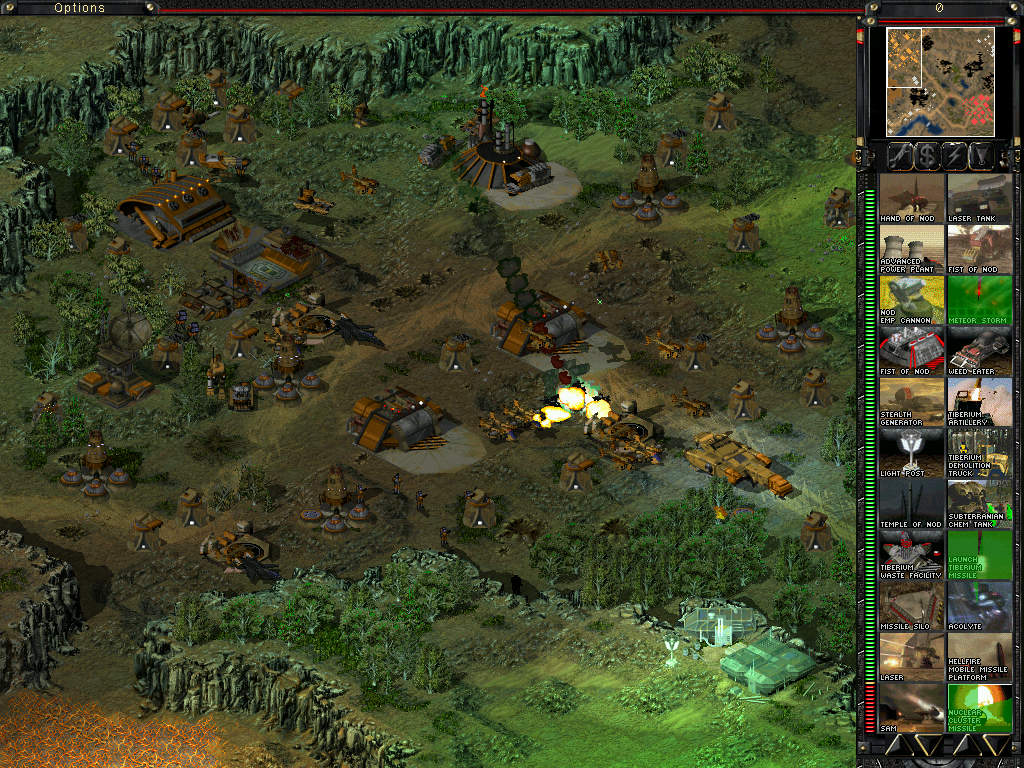Queue a Tiberium Artillery unit
The height and width of the screenshot is (768, 1024).
click(979, 402)
